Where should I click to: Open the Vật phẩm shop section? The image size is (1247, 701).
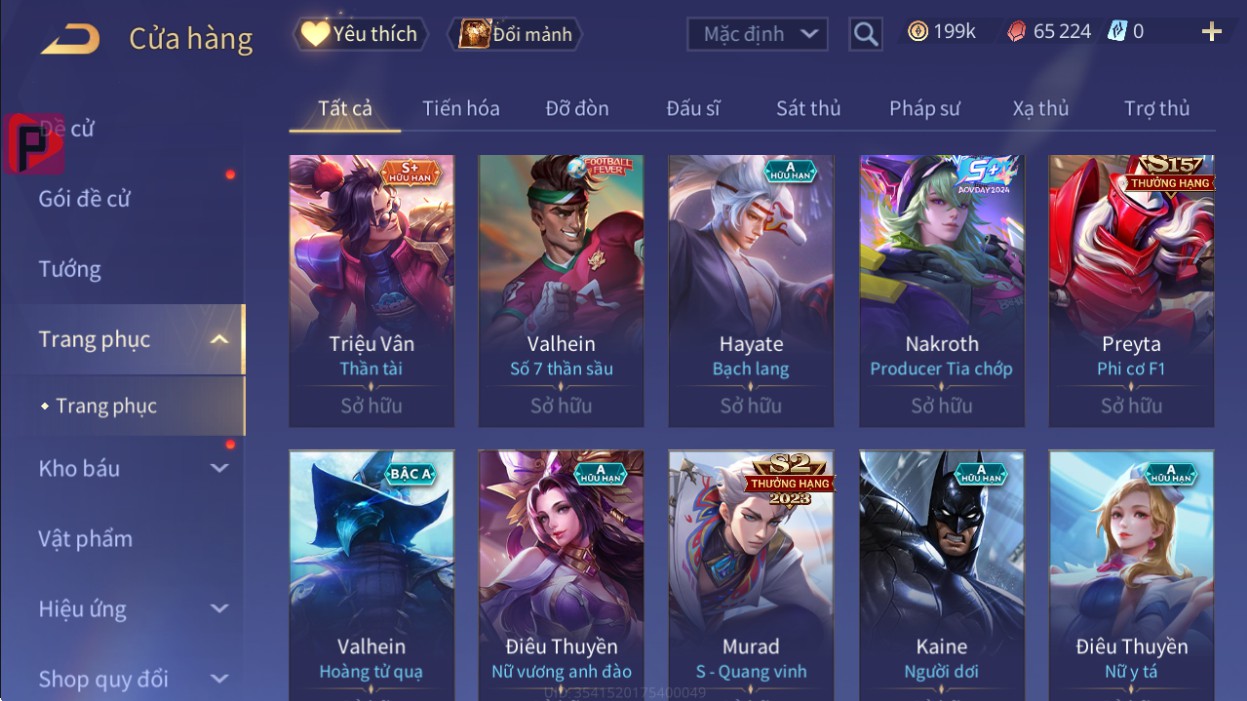point(86,538)
